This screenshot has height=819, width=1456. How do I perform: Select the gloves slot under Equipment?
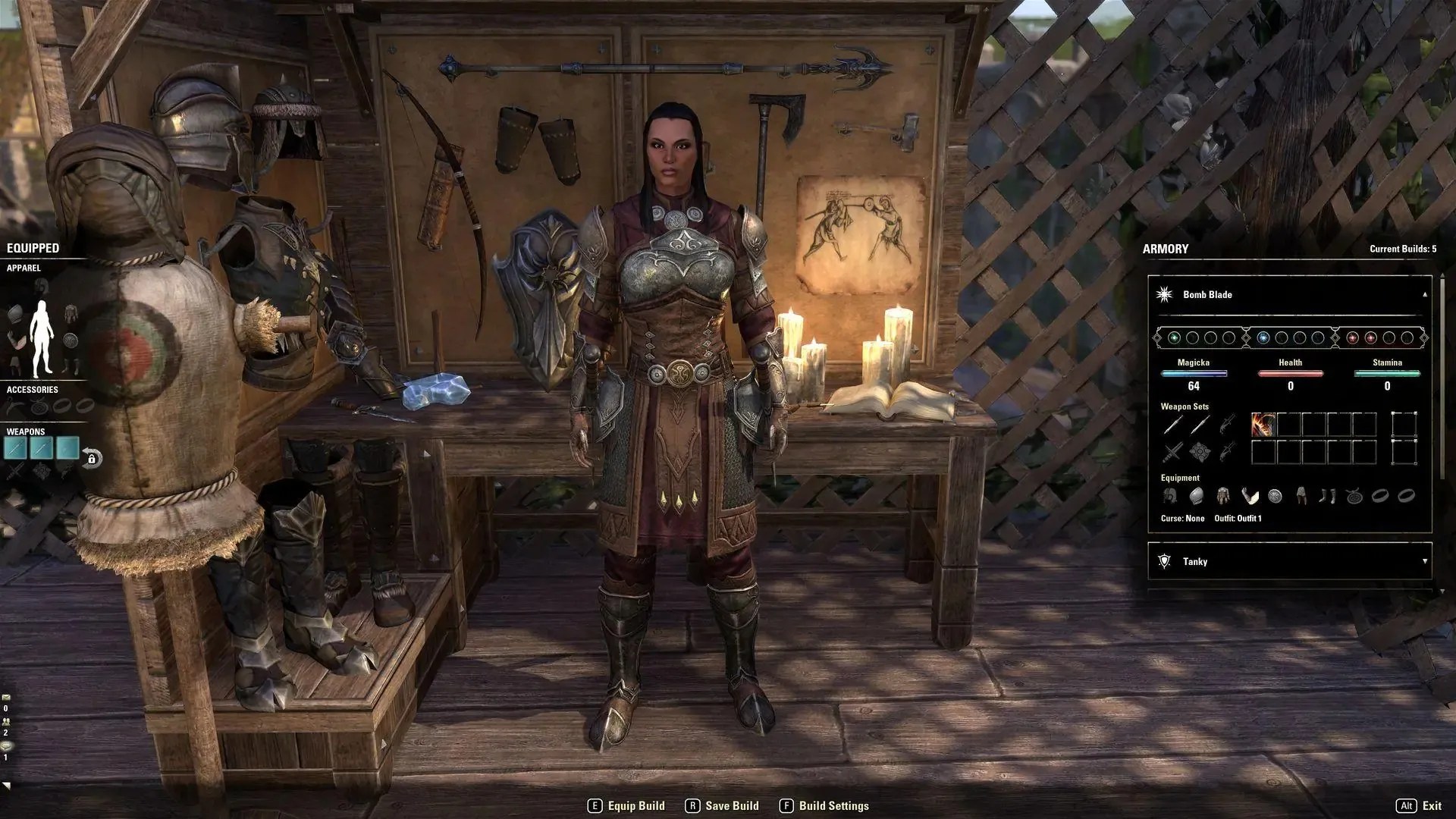click(x=1249, y=496)
